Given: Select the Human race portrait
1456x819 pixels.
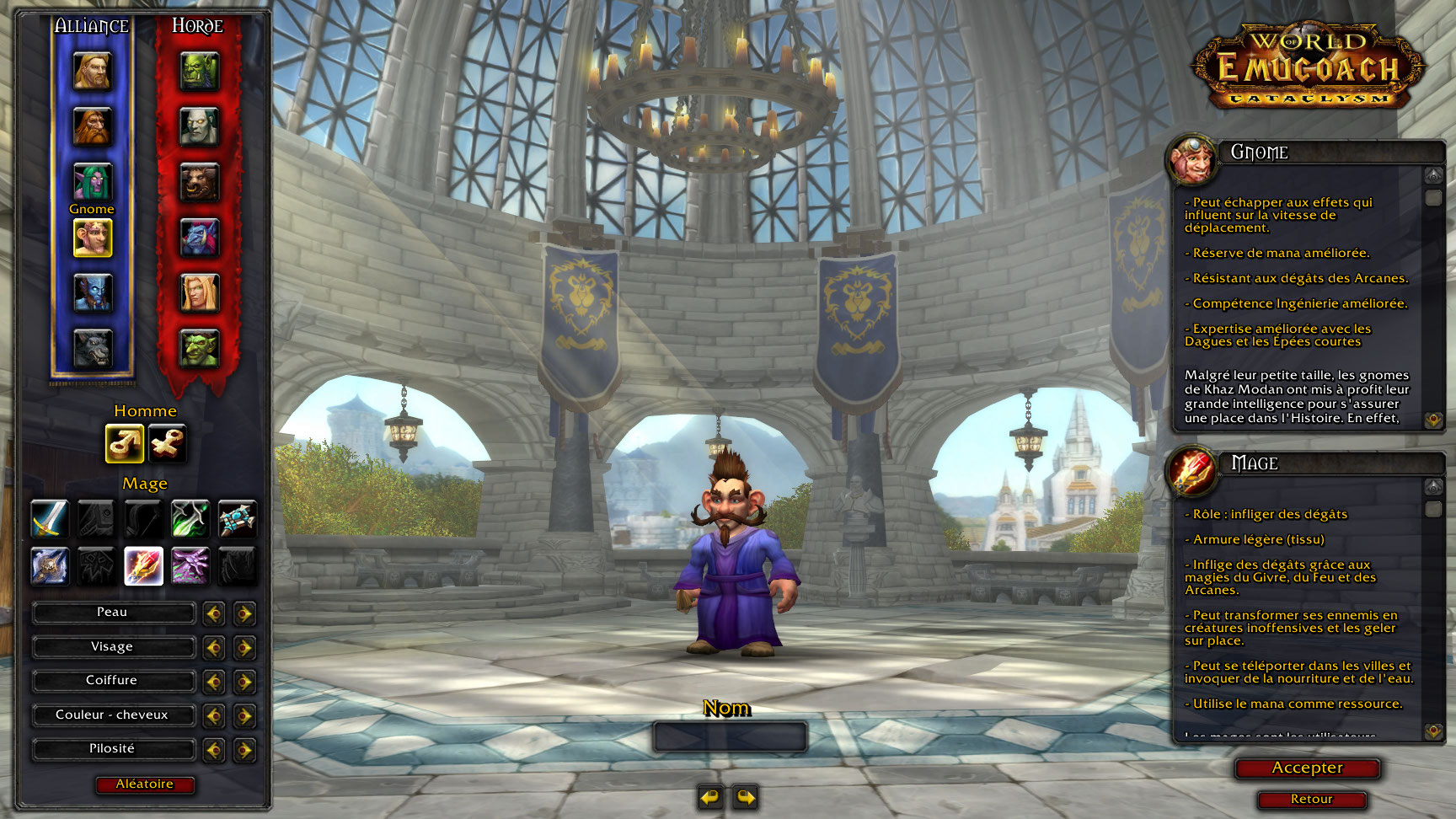Looking at the screenshot, I should coord(92,72).
